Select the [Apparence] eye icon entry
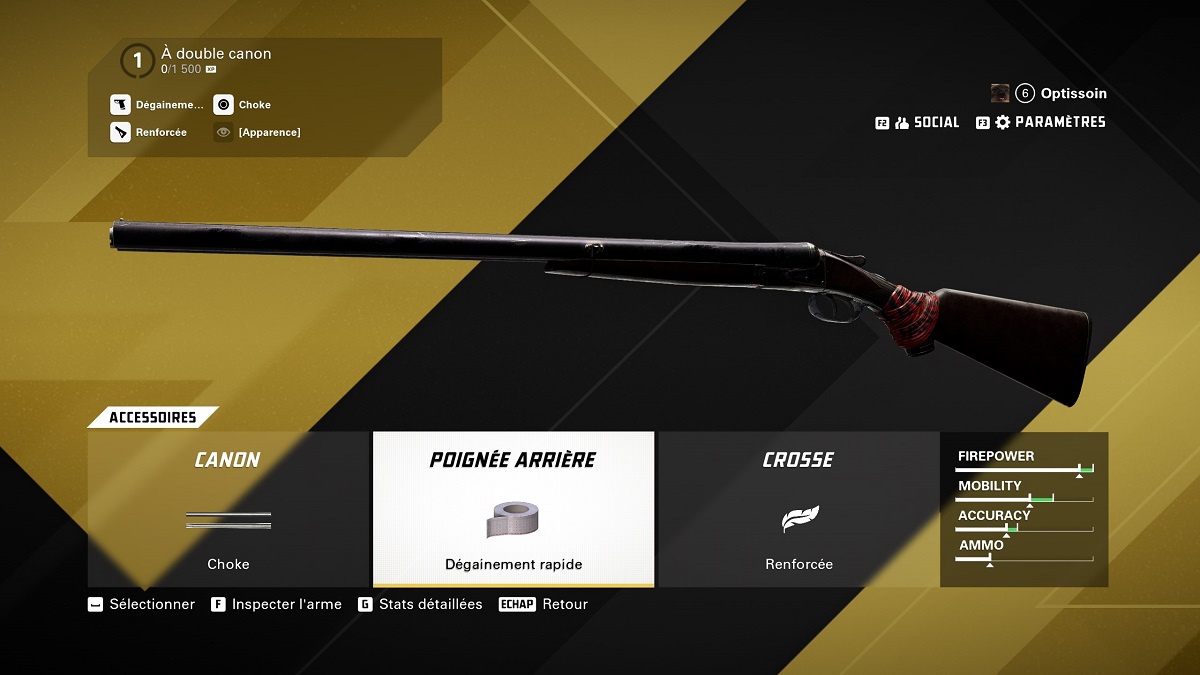1200x675 pixels. (224, 132)
